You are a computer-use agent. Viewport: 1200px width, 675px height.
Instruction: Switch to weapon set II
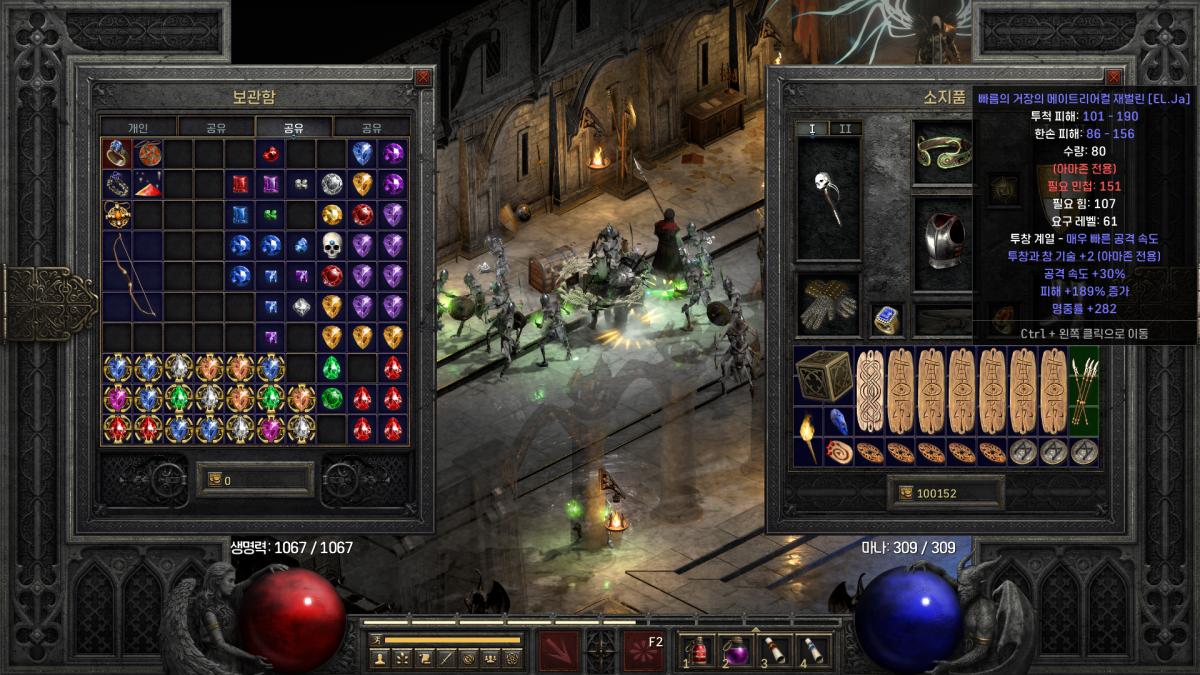point(845,129)
